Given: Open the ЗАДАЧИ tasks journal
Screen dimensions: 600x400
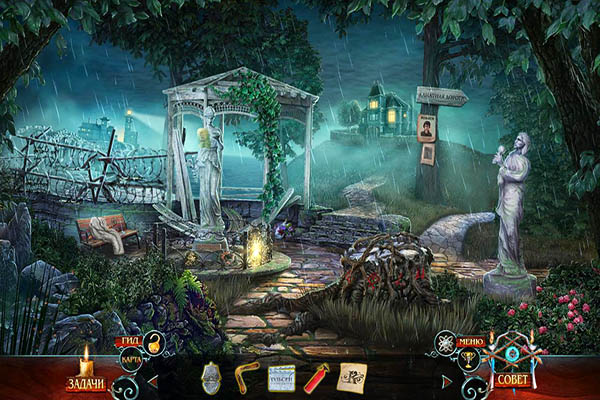Looking at the screenshot, I should tap(85, 382).
